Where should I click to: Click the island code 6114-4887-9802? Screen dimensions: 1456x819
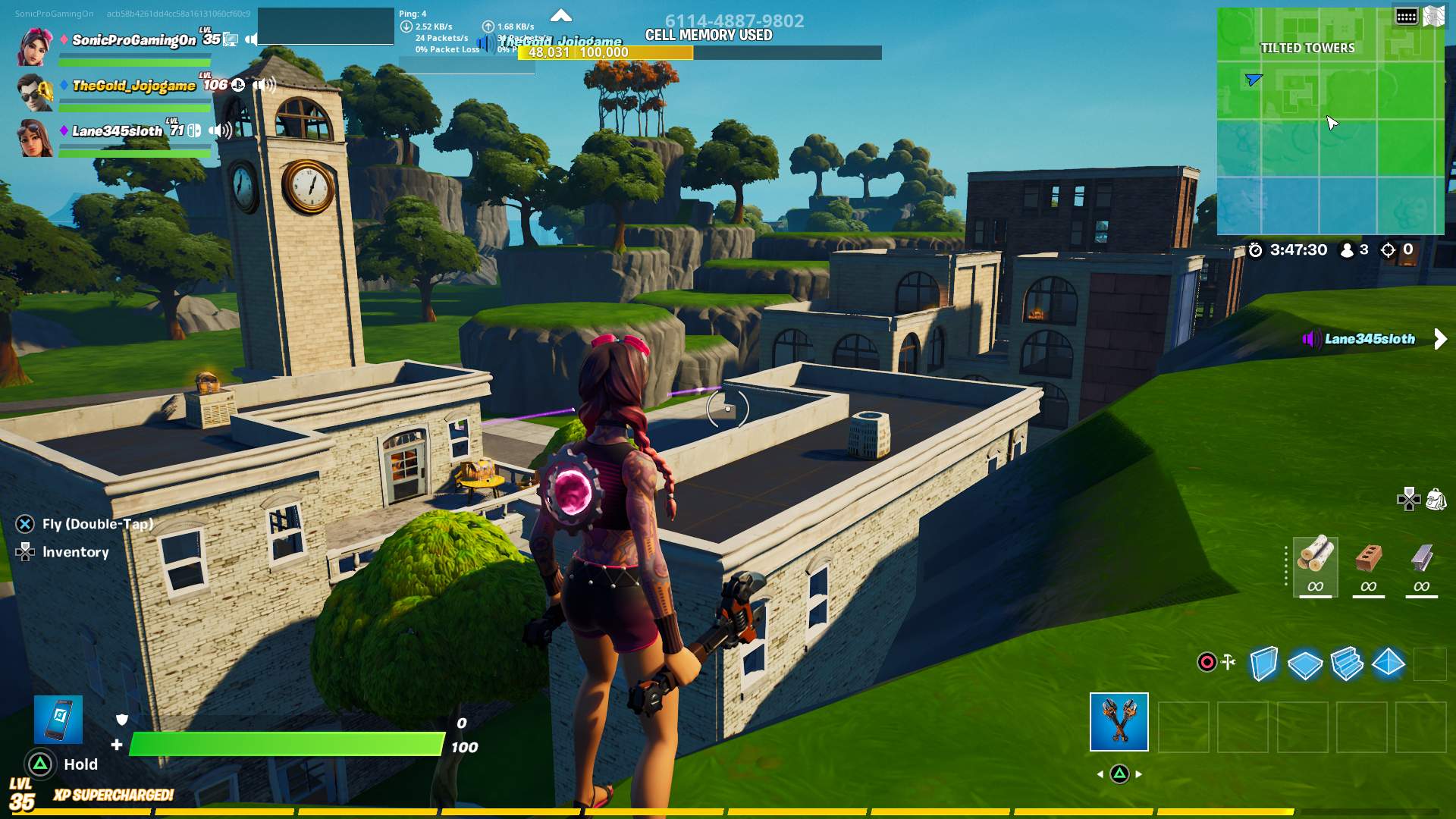(x=736, y=19)
